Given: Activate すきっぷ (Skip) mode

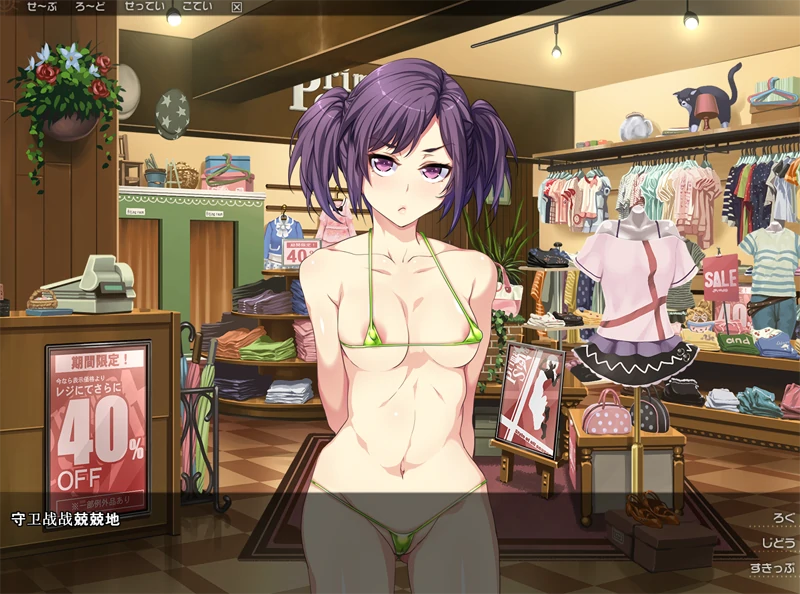Looking at the screenshot, I should [x=772, y=569].
